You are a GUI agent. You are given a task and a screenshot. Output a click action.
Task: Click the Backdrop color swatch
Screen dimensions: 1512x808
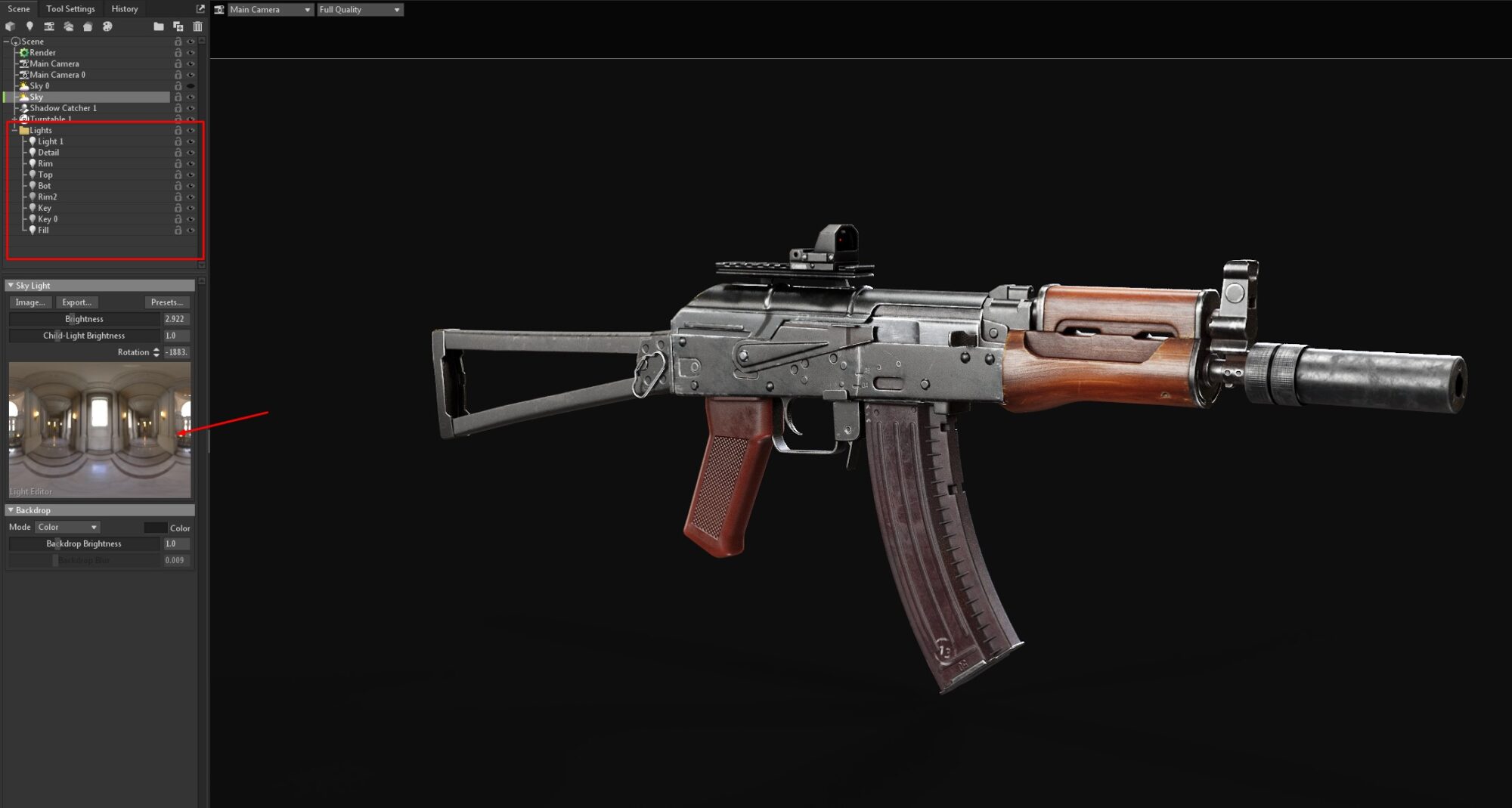click(x=155, y=528)
